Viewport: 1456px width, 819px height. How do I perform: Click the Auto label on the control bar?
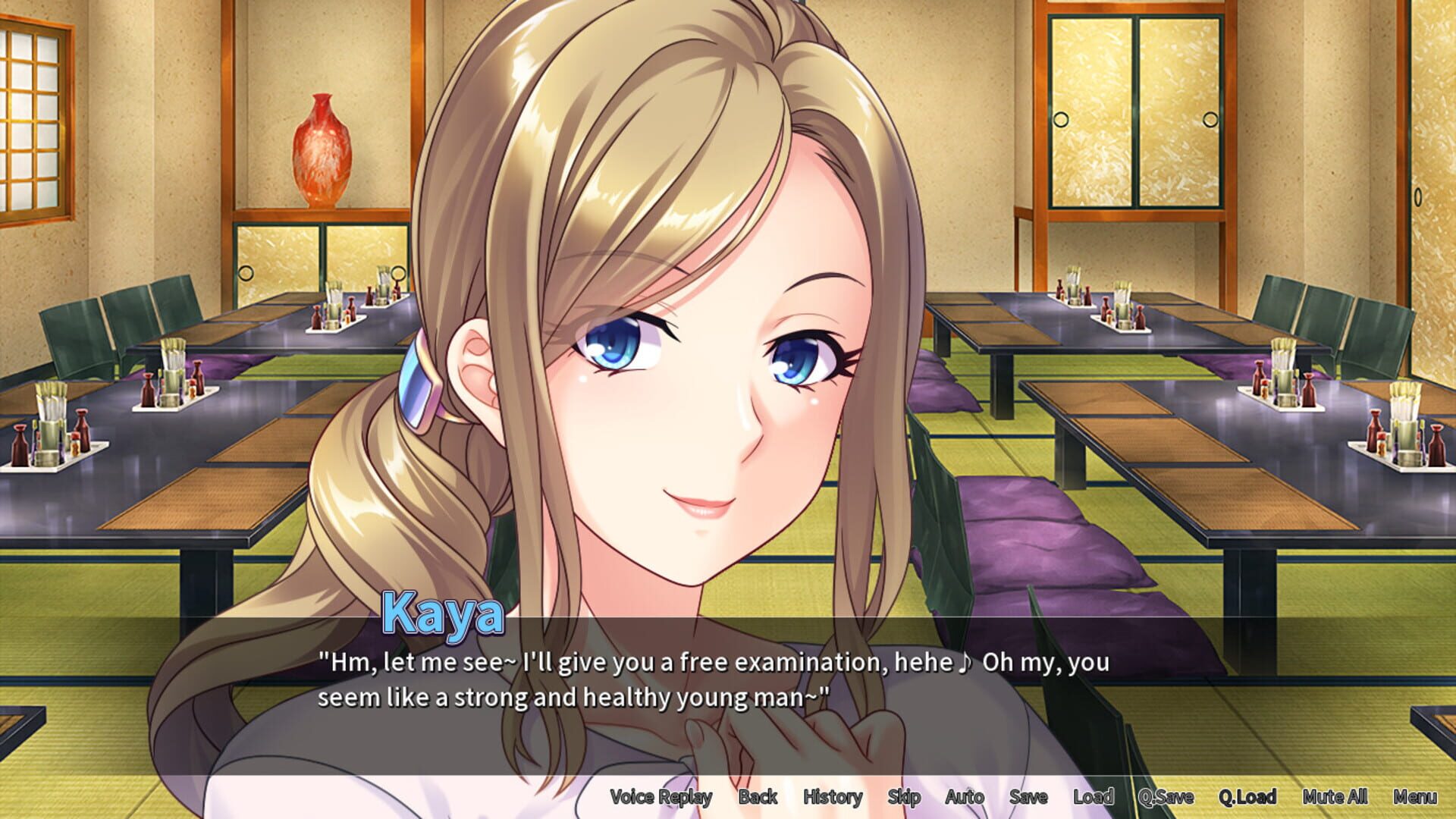965,797
